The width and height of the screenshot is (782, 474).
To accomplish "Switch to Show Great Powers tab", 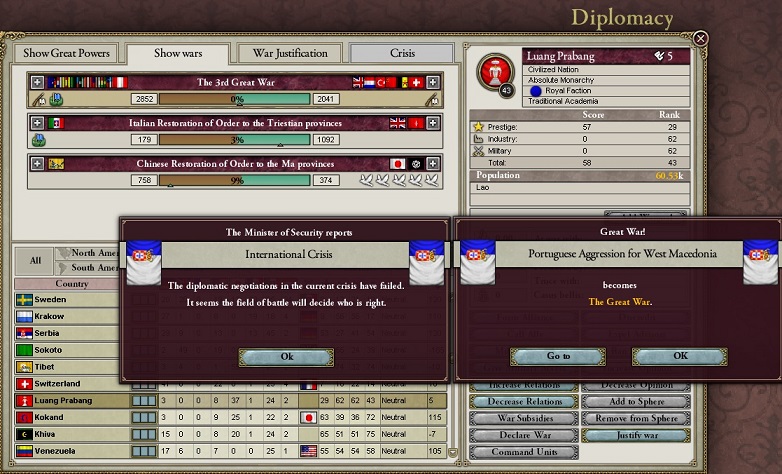I will point(67,53).
